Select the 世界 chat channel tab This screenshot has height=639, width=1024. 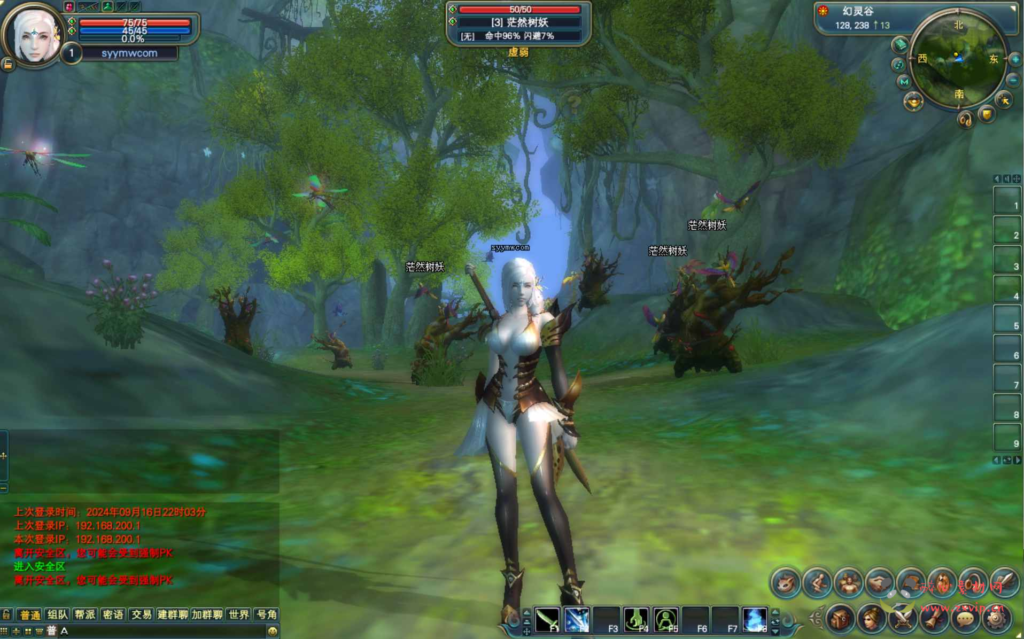(238, 614)
